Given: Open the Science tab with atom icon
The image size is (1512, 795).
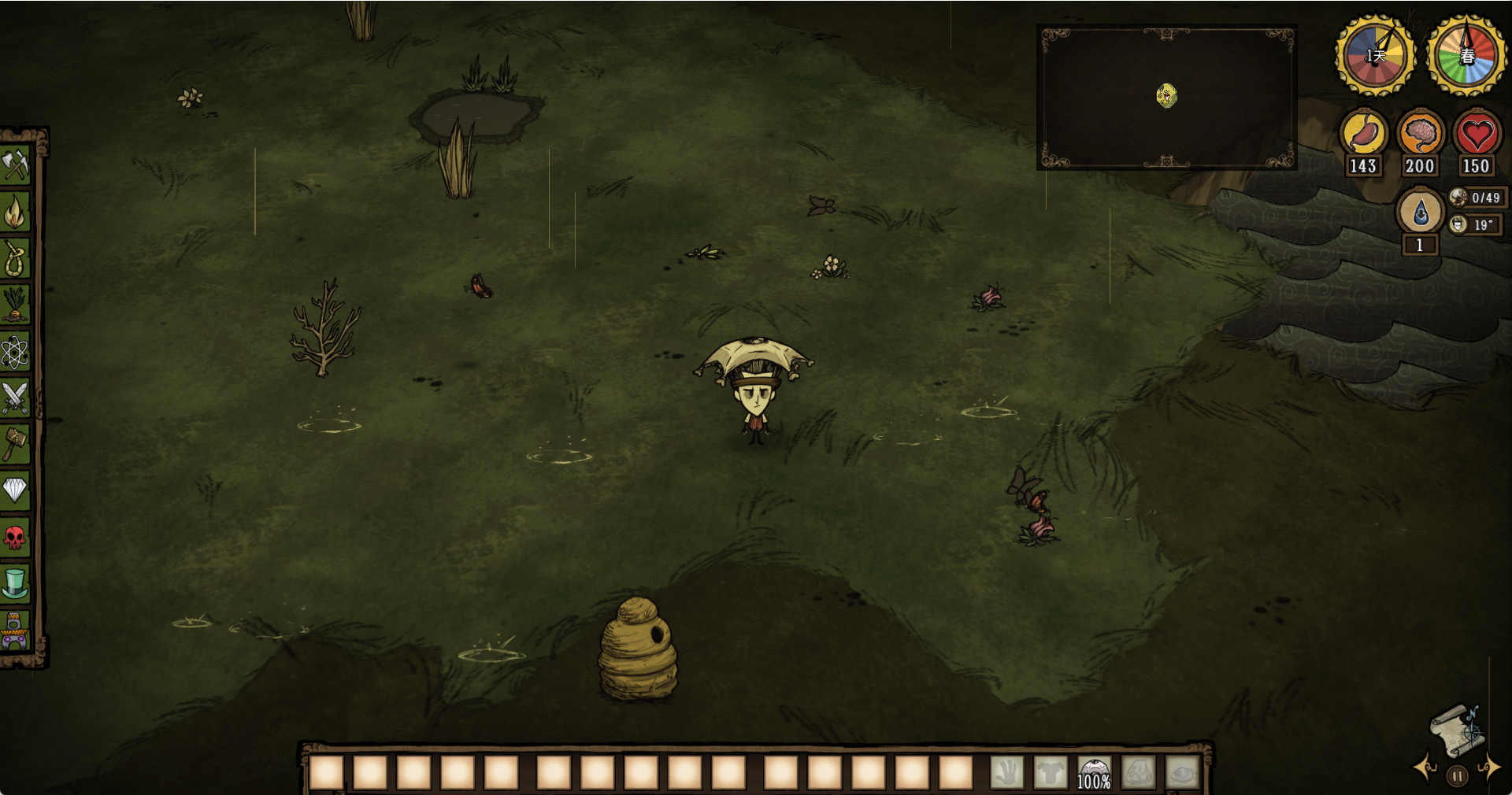Looking at the screenshot, I should click(15, 352).
